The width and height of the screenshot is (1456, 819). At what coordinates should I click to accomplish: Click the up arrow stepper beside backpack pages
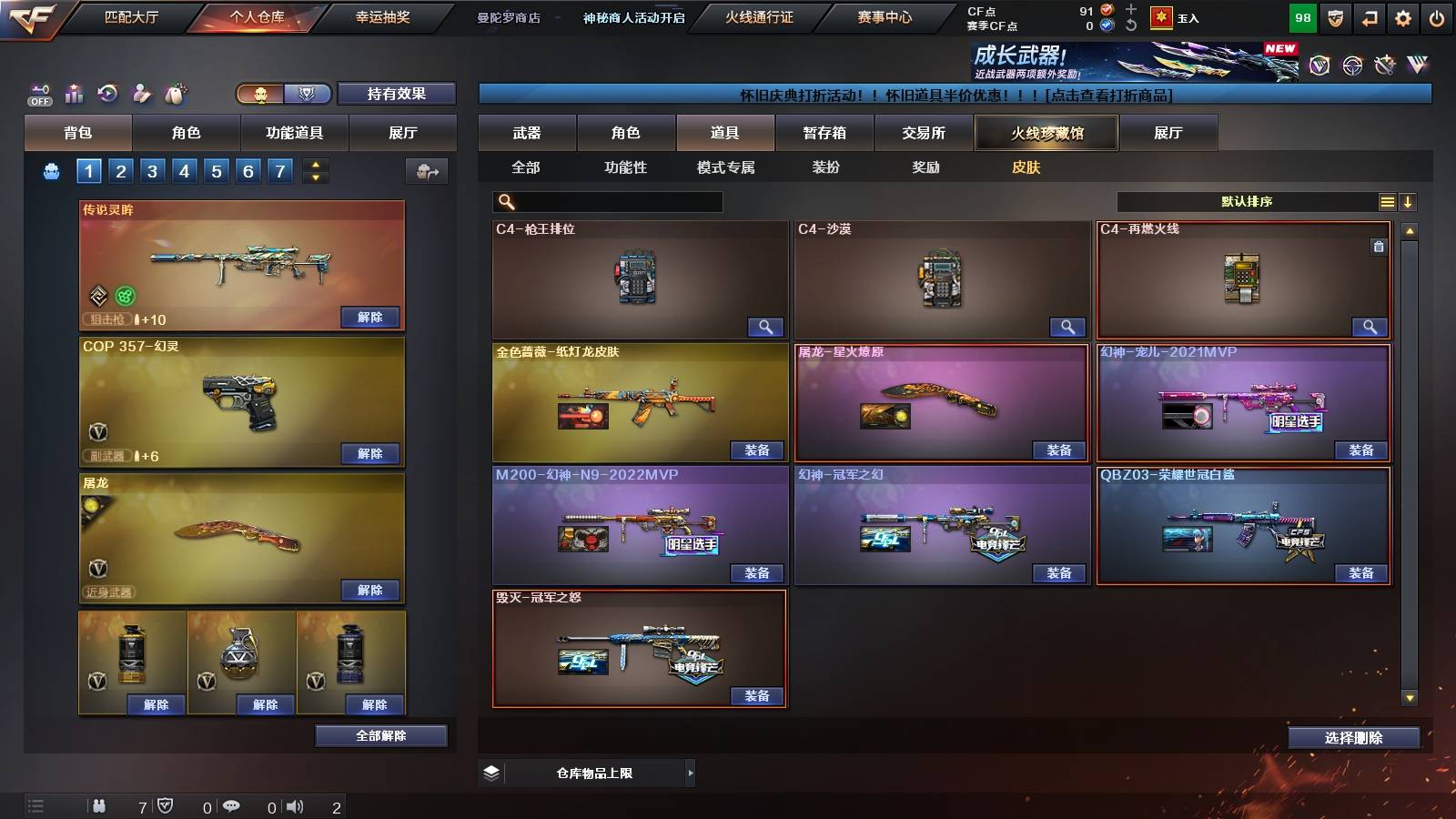(316, 164)
